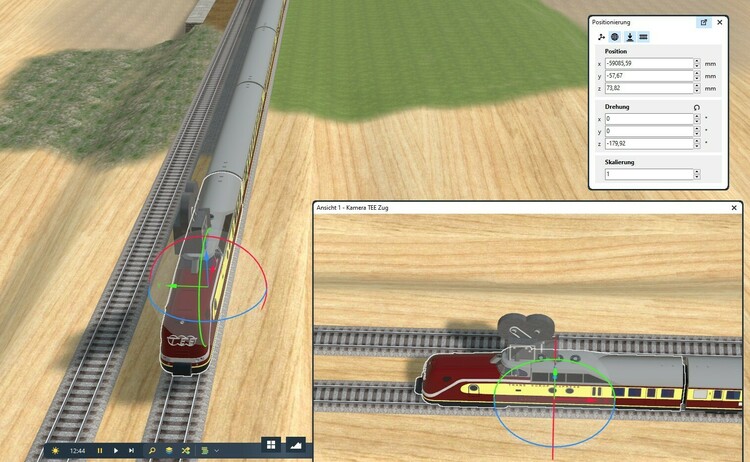Start the simulation with the play button
750x462 pixels.
click(116, 451)
